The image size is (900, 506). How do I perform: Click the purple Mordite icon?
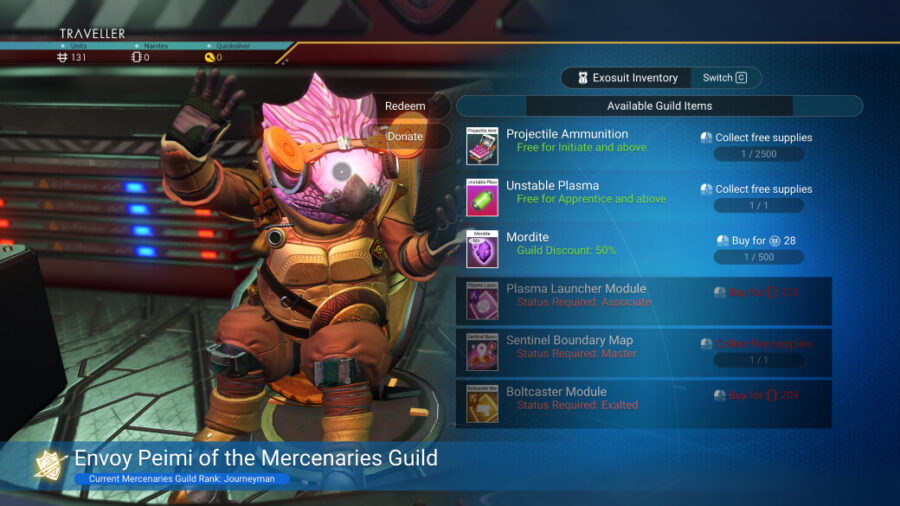[x=482, y=249]
